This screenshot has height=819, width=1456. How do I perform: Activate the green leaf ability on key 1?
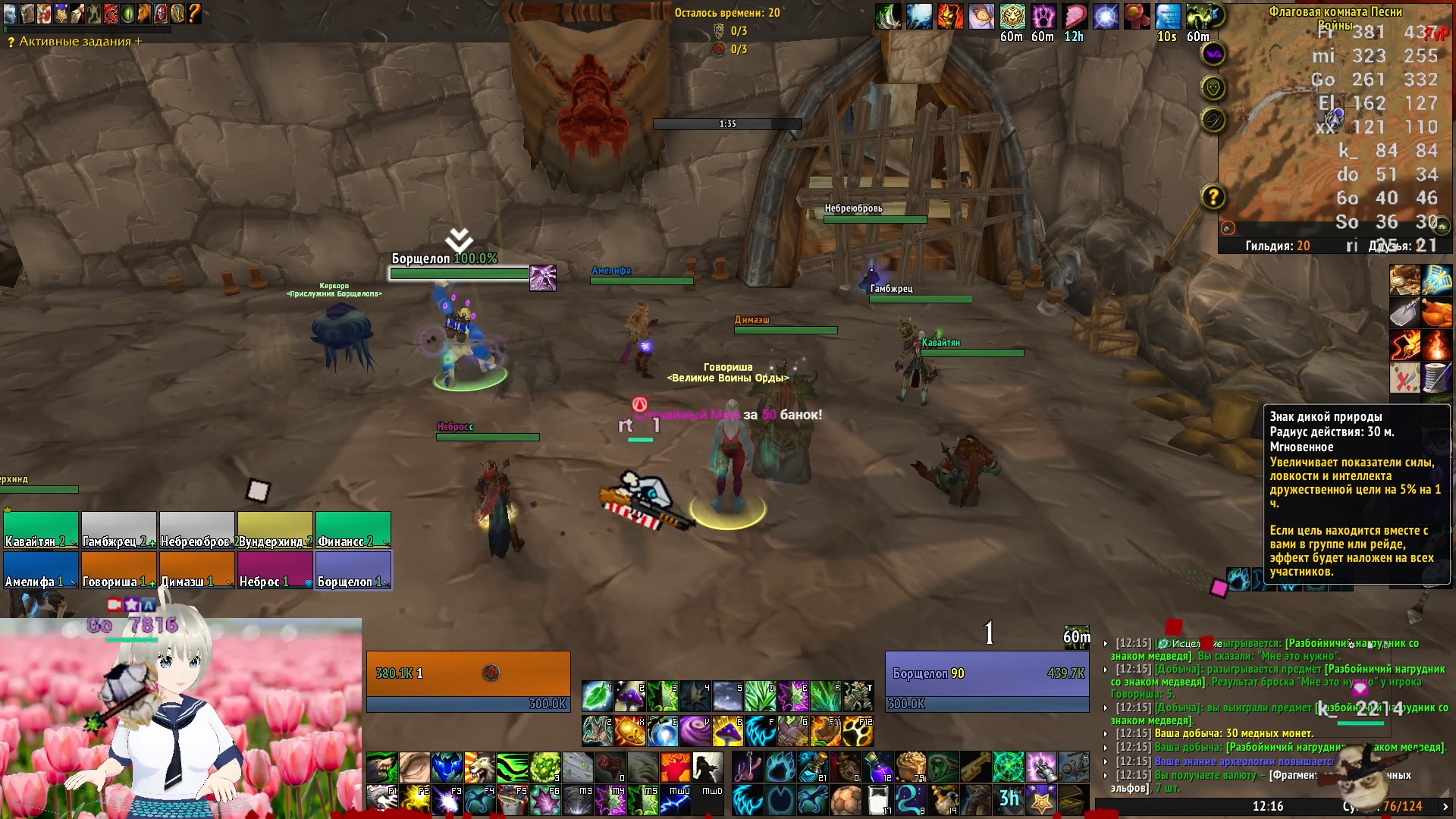tap(598, 696)
